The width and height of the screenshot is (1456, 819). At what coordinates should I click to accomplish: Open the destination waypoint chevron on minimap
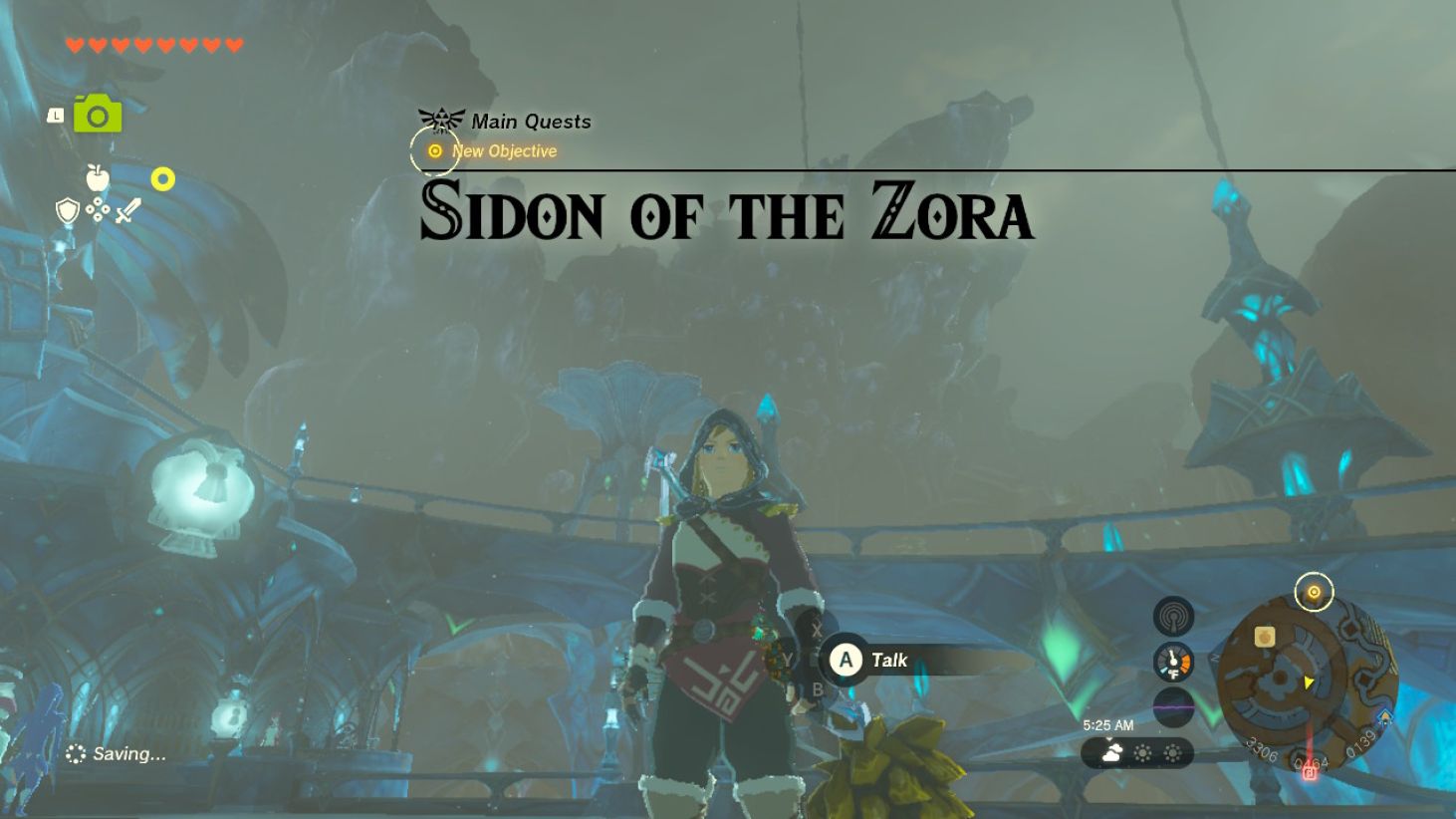click(x=1385, y=715)
